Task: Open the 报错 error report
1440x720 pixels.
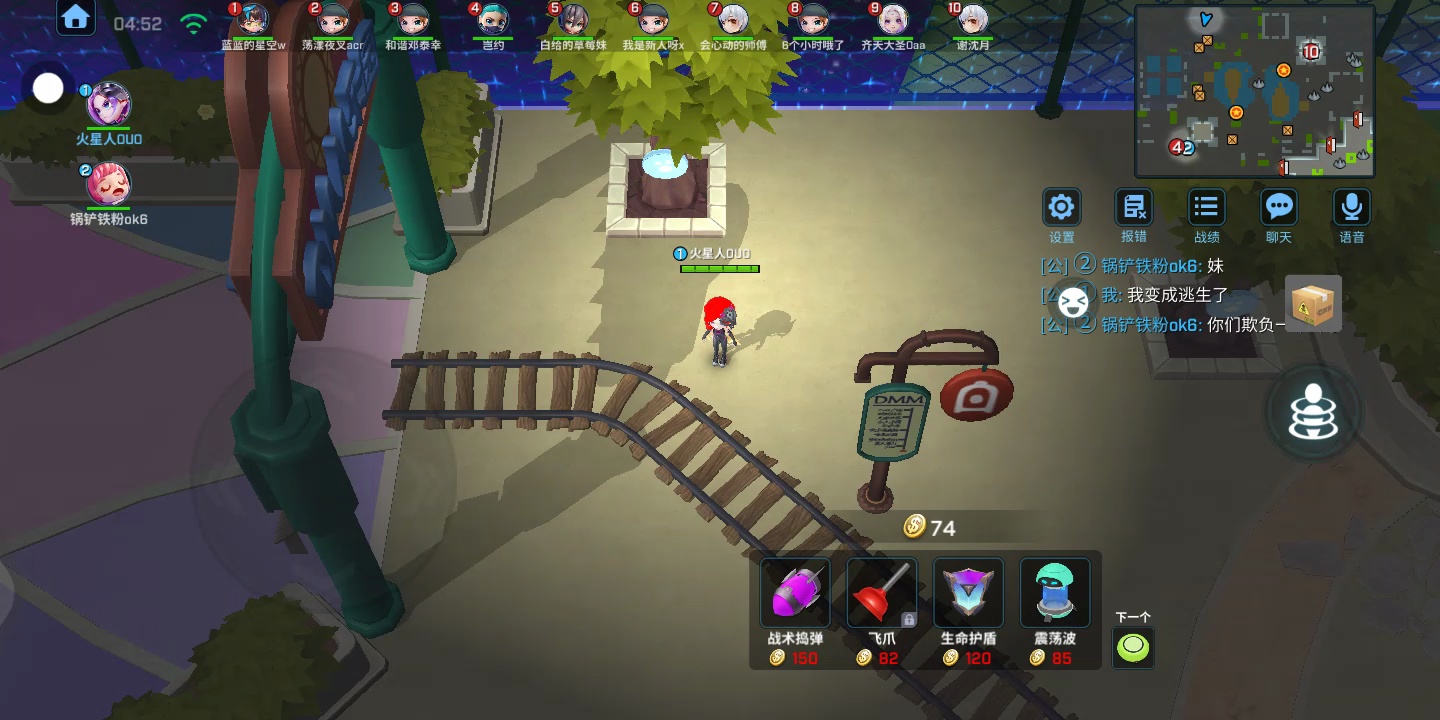Action: click(1134, 208)
